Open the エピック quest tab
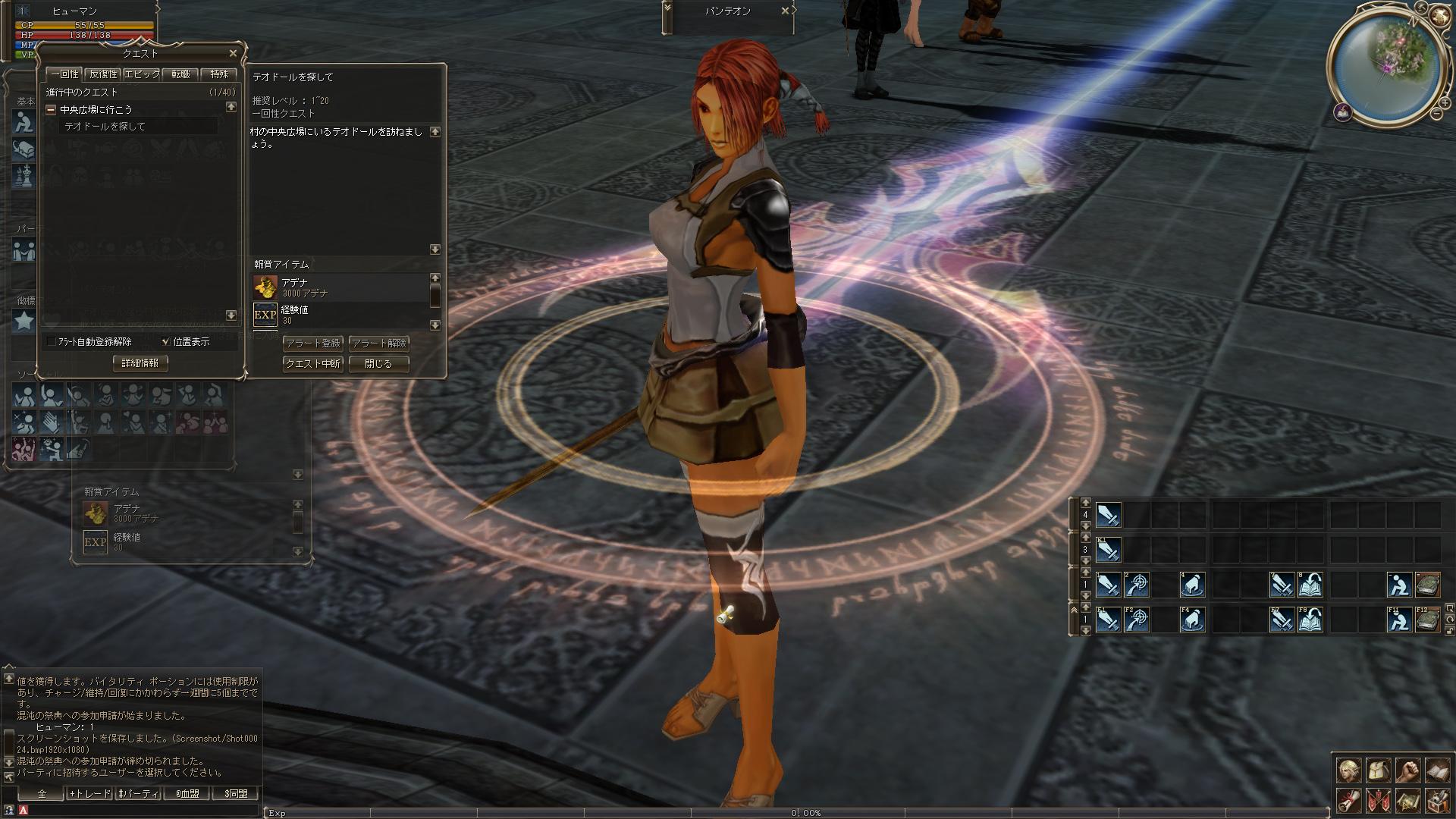The width and height of the screenshot is (1456, 819). coord(142,74)
